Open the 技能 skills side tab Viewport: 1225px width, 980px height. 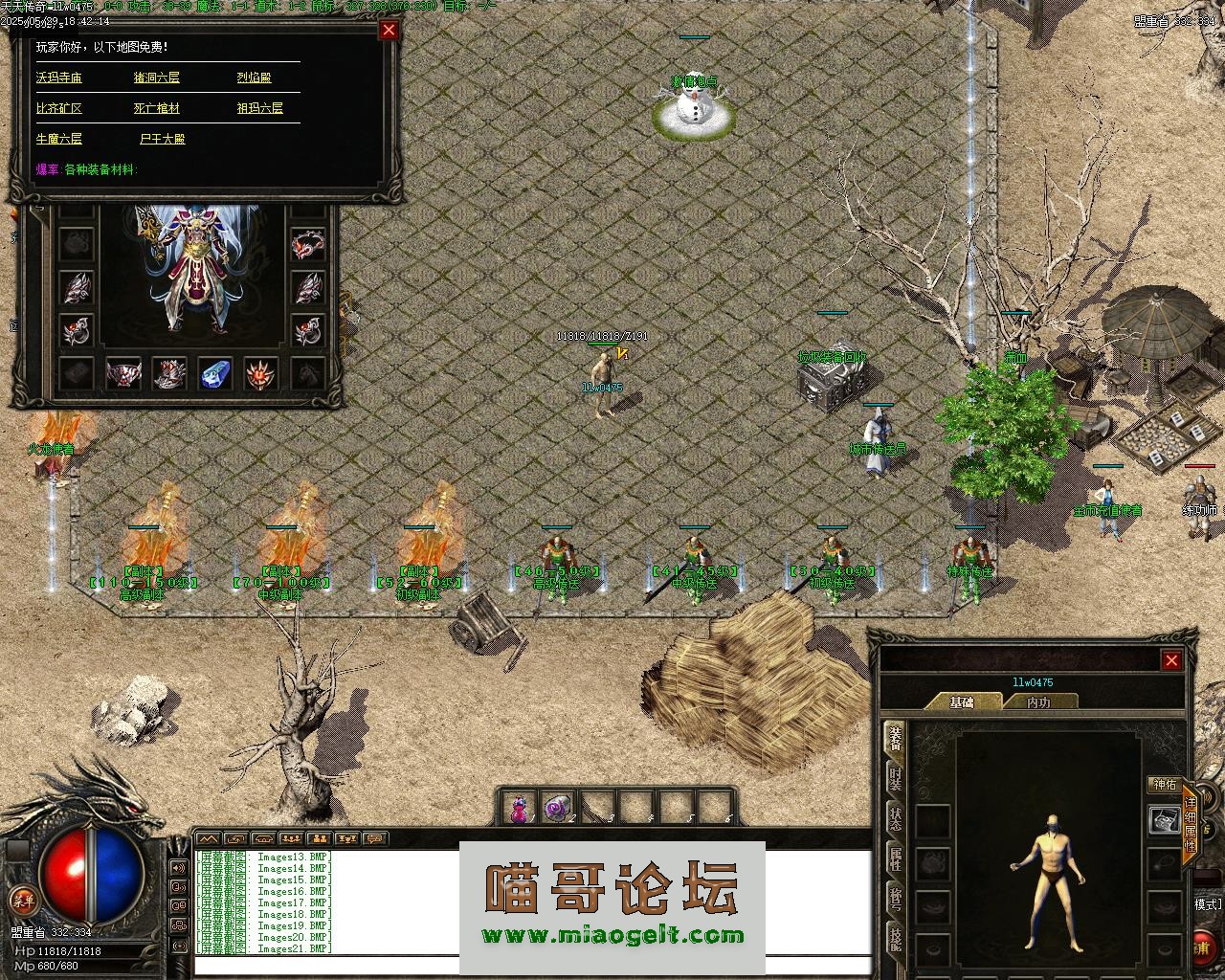pyautogui.click(x=895, y=939)
